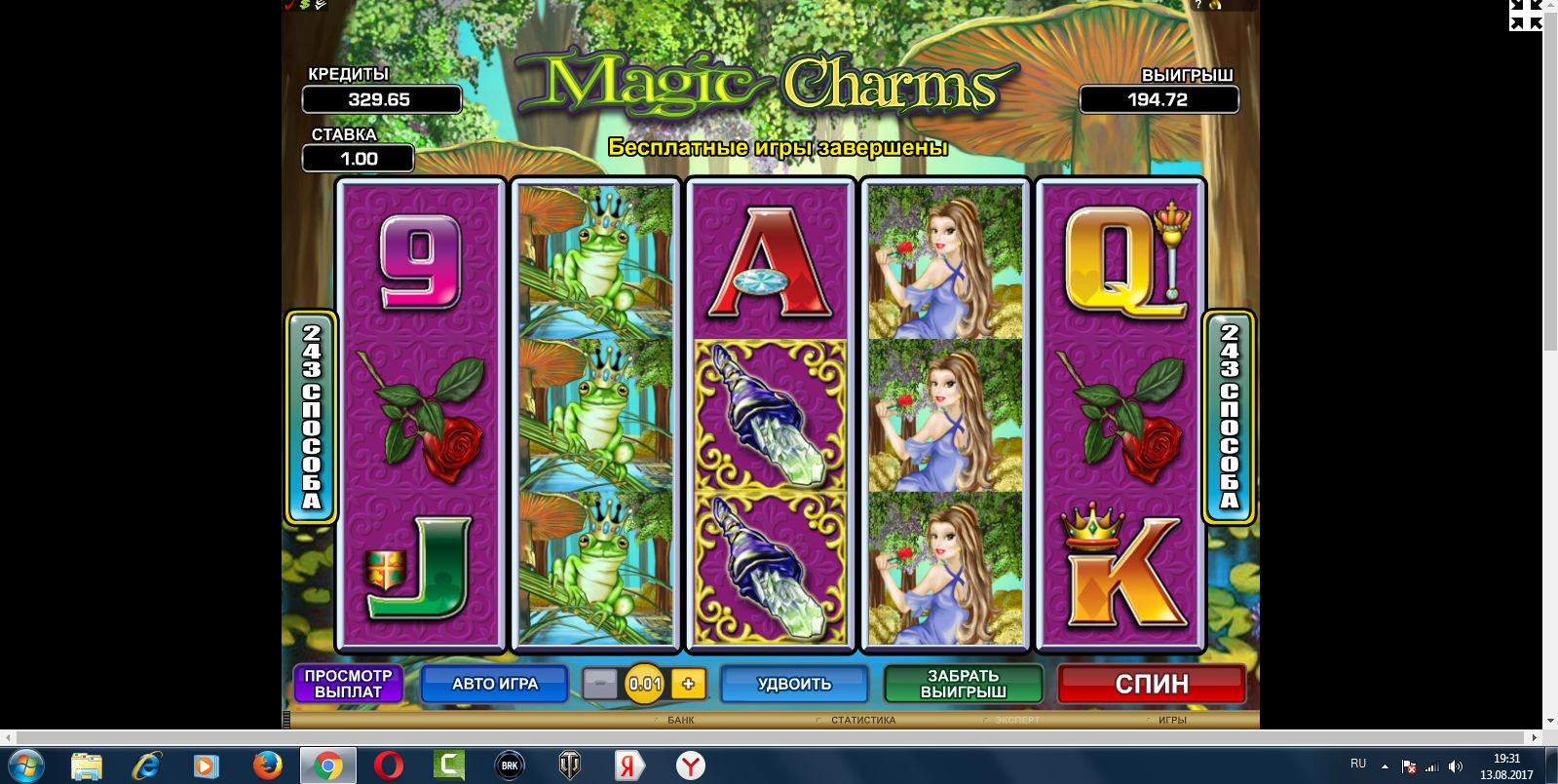Hit the red СПИН button

click(1151, 684)
